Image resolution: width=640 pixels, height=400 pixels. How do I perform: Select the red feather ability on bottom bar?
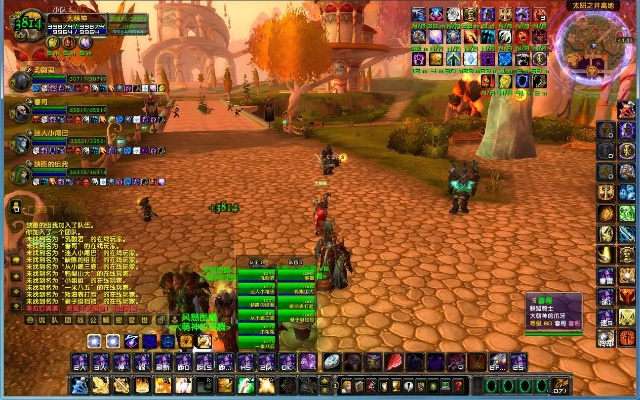coord(394,362)
